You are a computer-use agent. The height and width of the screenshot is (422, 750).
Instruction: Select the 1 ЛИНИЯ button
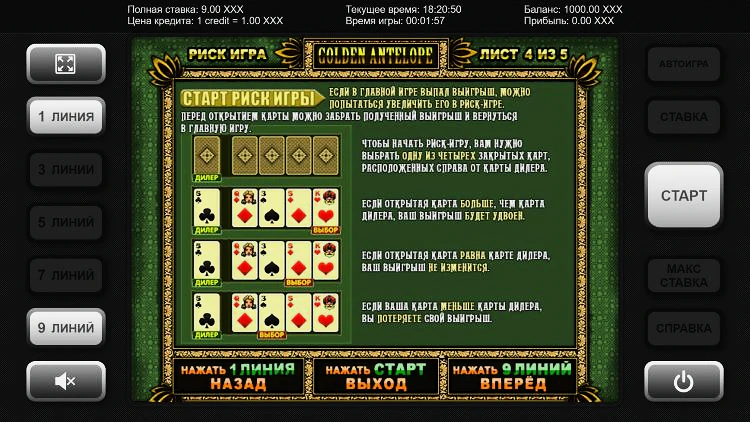click(66, 117)
